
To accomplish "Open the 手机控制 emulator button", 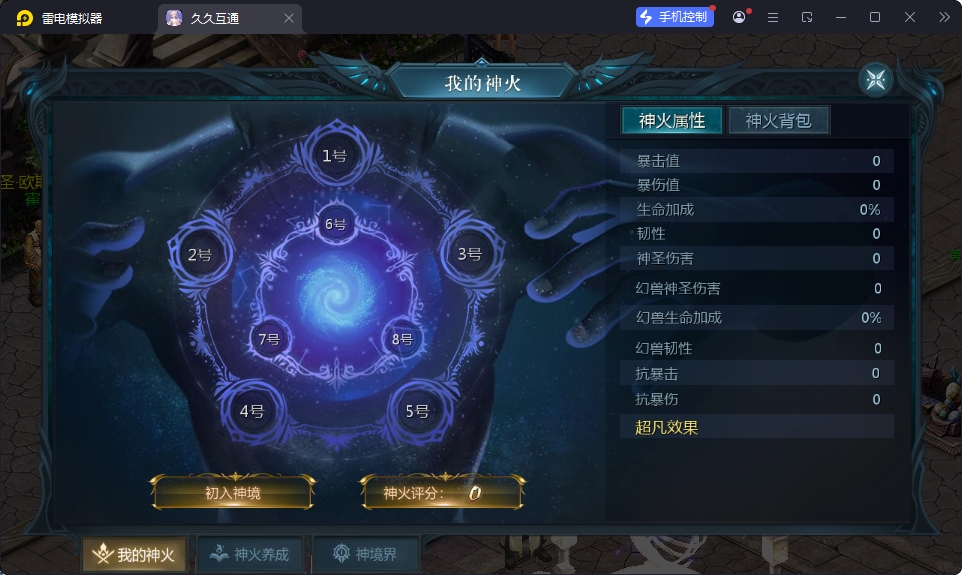I will pos(675,17).
